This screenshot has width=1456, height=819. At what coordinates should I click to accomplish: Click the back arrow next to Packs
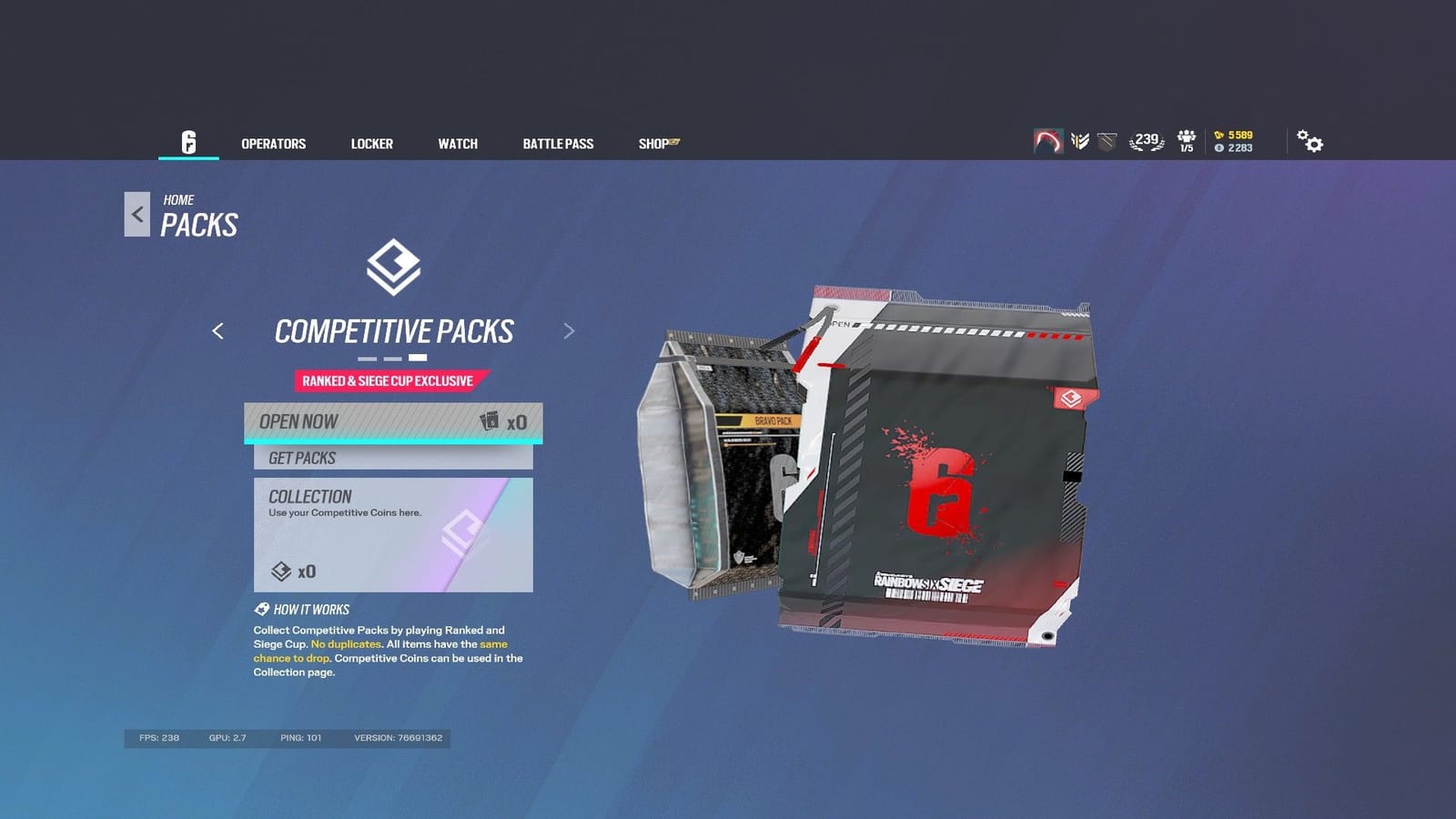(x=136, y=213)
